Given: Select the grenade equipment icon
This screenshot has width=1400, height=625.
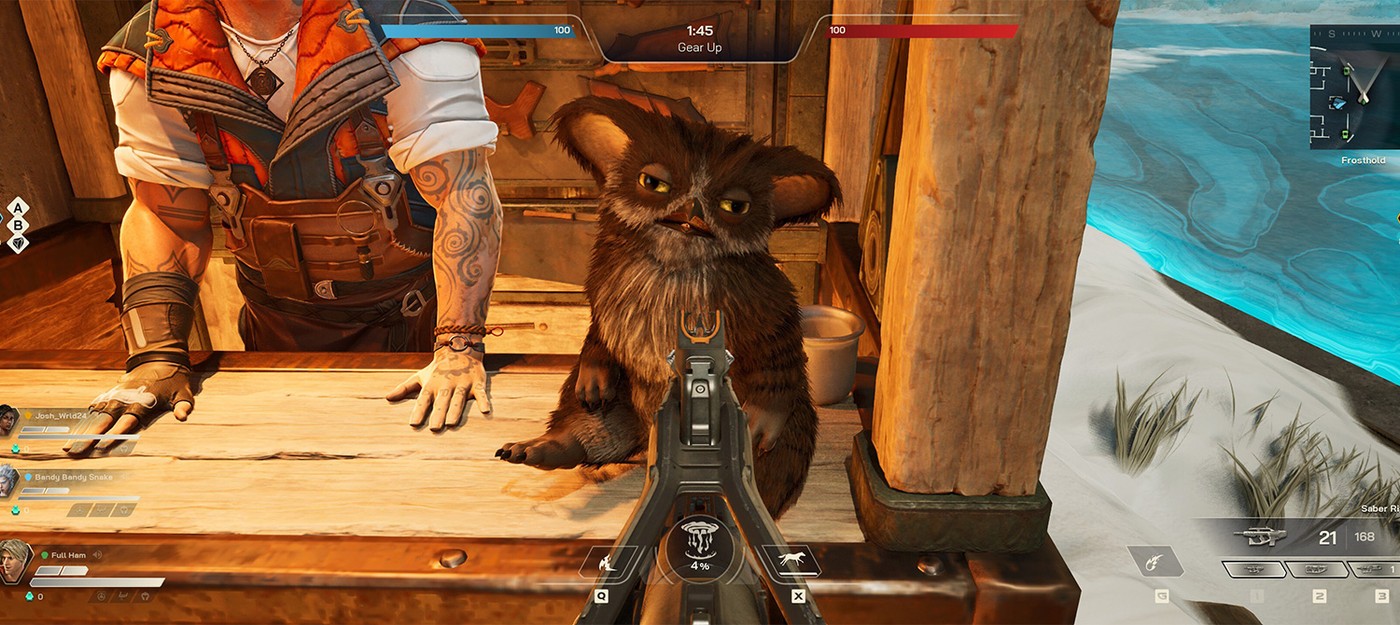Looking at the screenshot, I should (1155, 562).
